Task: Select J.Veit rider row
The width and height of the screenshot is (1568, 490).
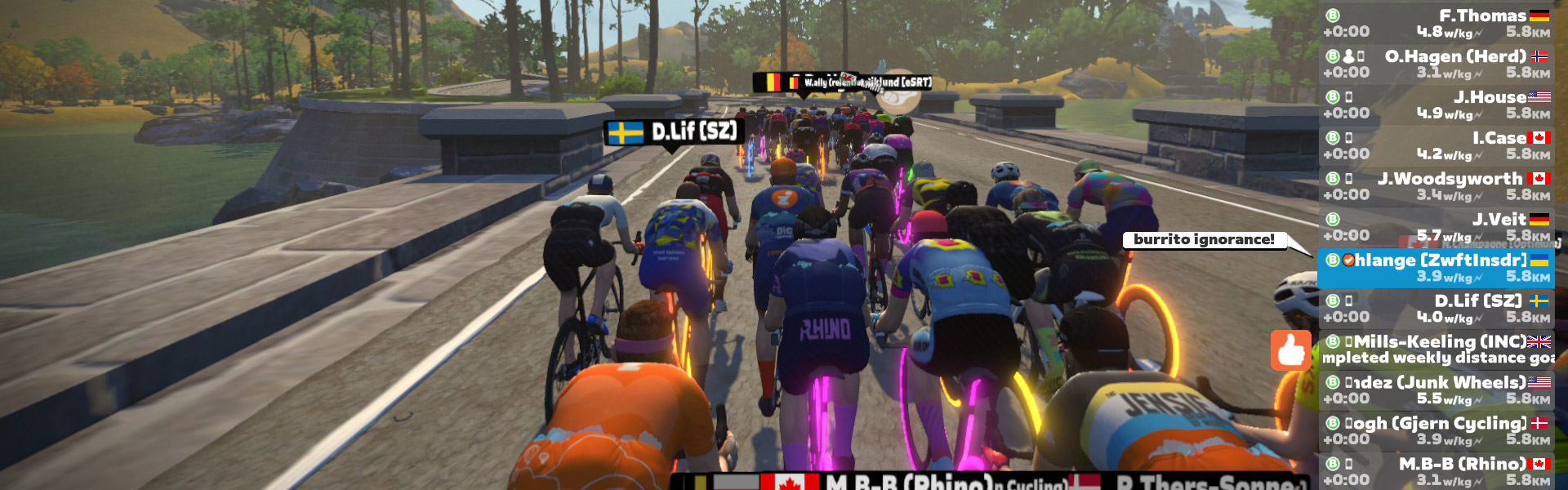Action: coord(1437,227)
